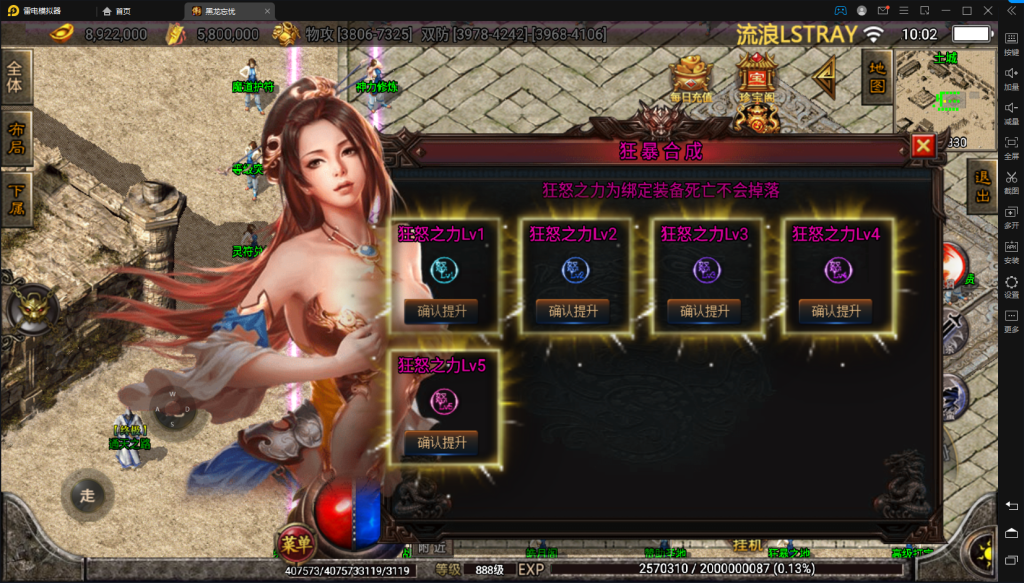This screenshot has width=1024, height=583.
Task: Open the 地图 map button
Action: (x=877, y=77)
